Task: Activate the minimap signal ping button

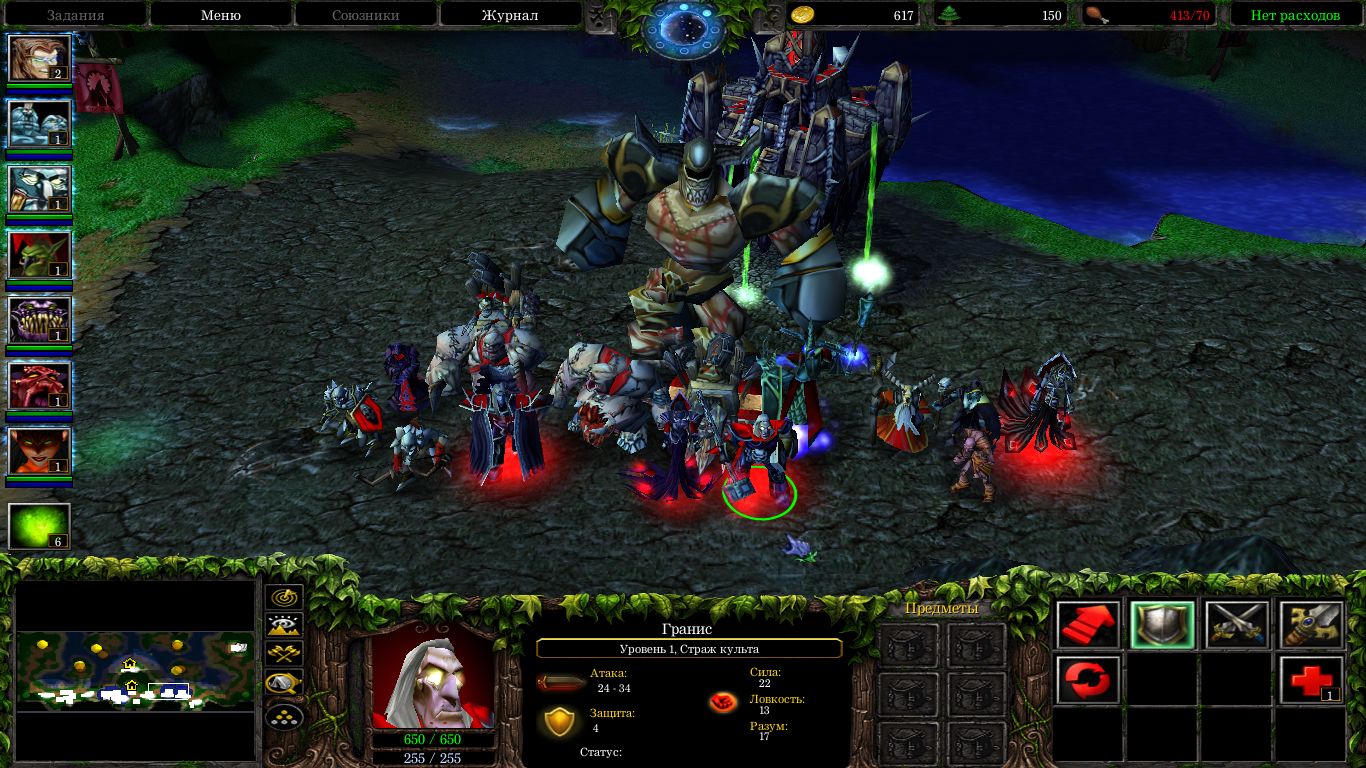Action: pos(285,597)
